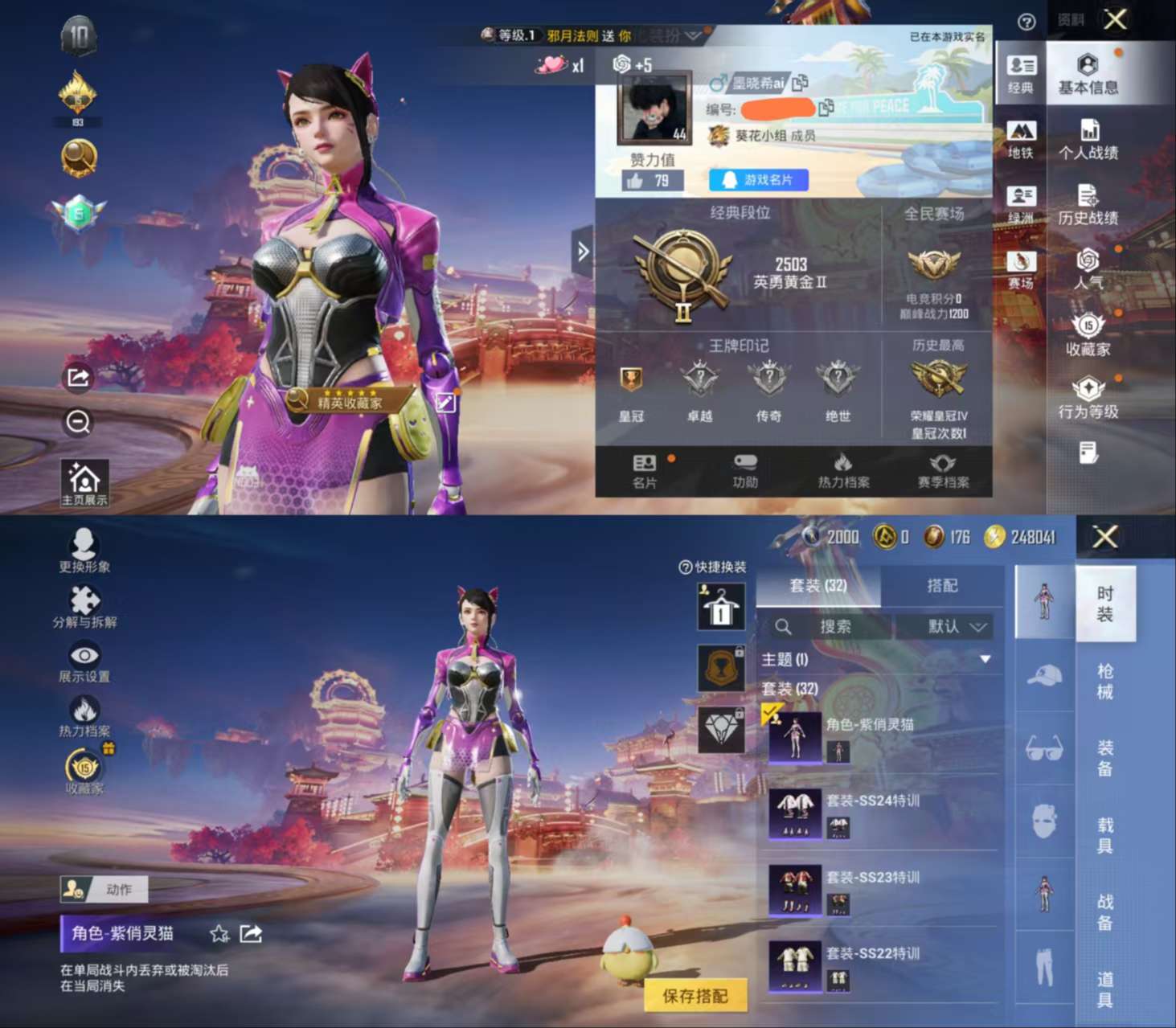
Task: Close the profile panel with the X
Action: 1115,19
